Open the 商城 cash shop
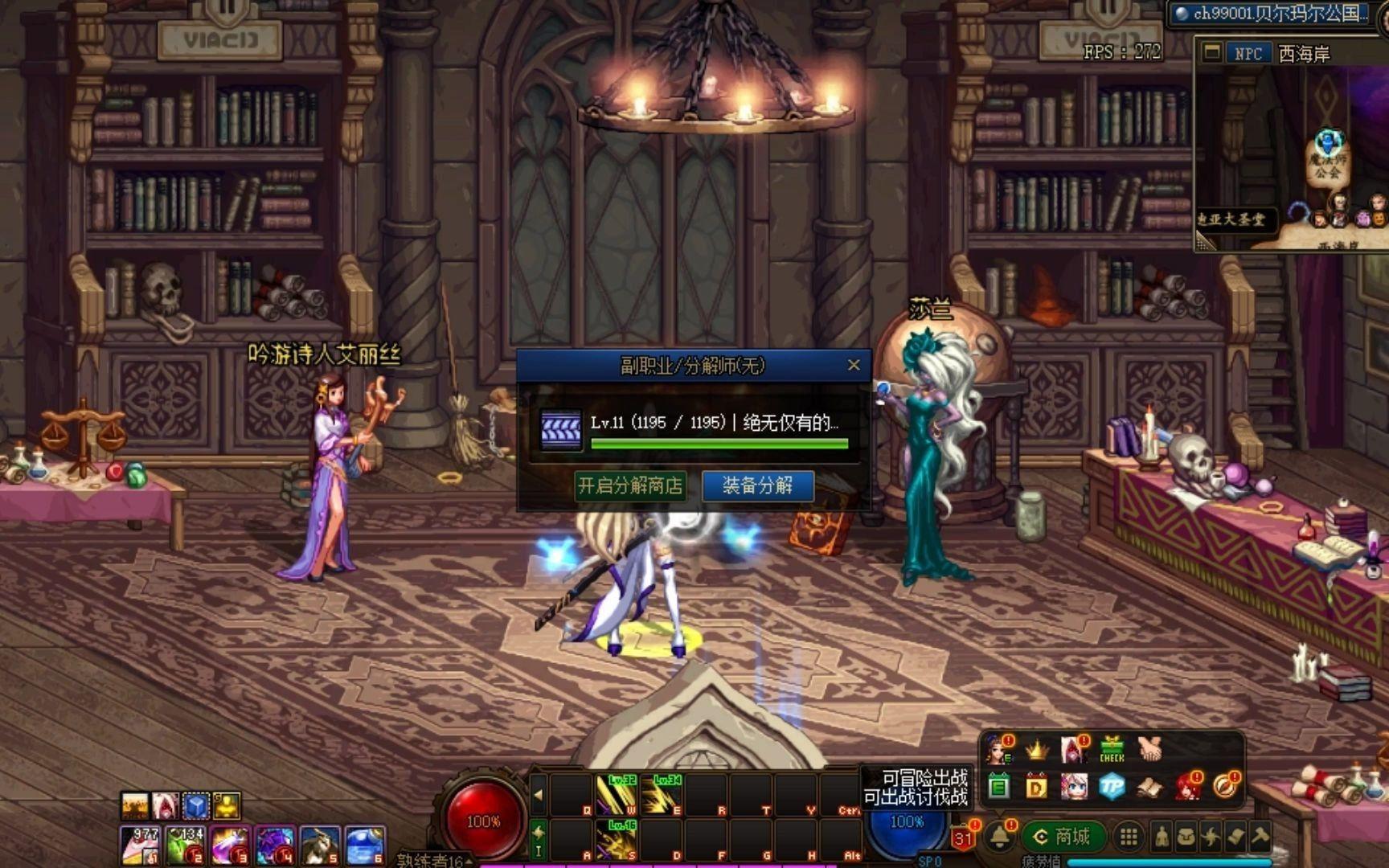 [1063, 837]
